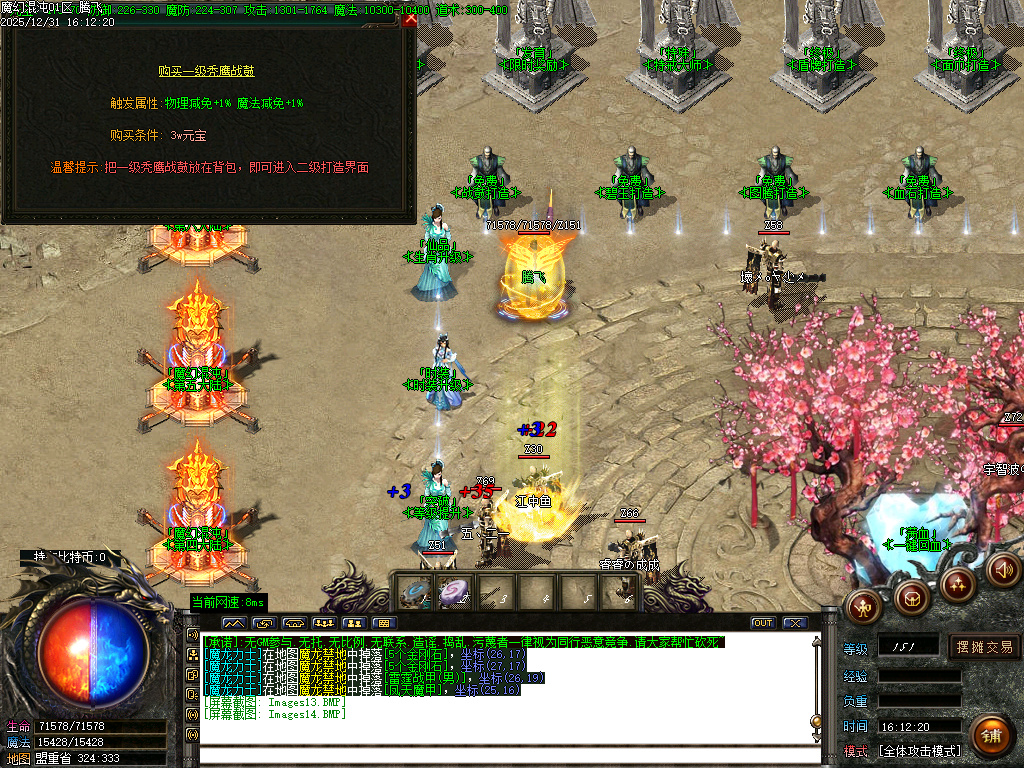Open the 摆摊交易 stall trading button
Screen dimensions: 1024x768
pos(985,647)
